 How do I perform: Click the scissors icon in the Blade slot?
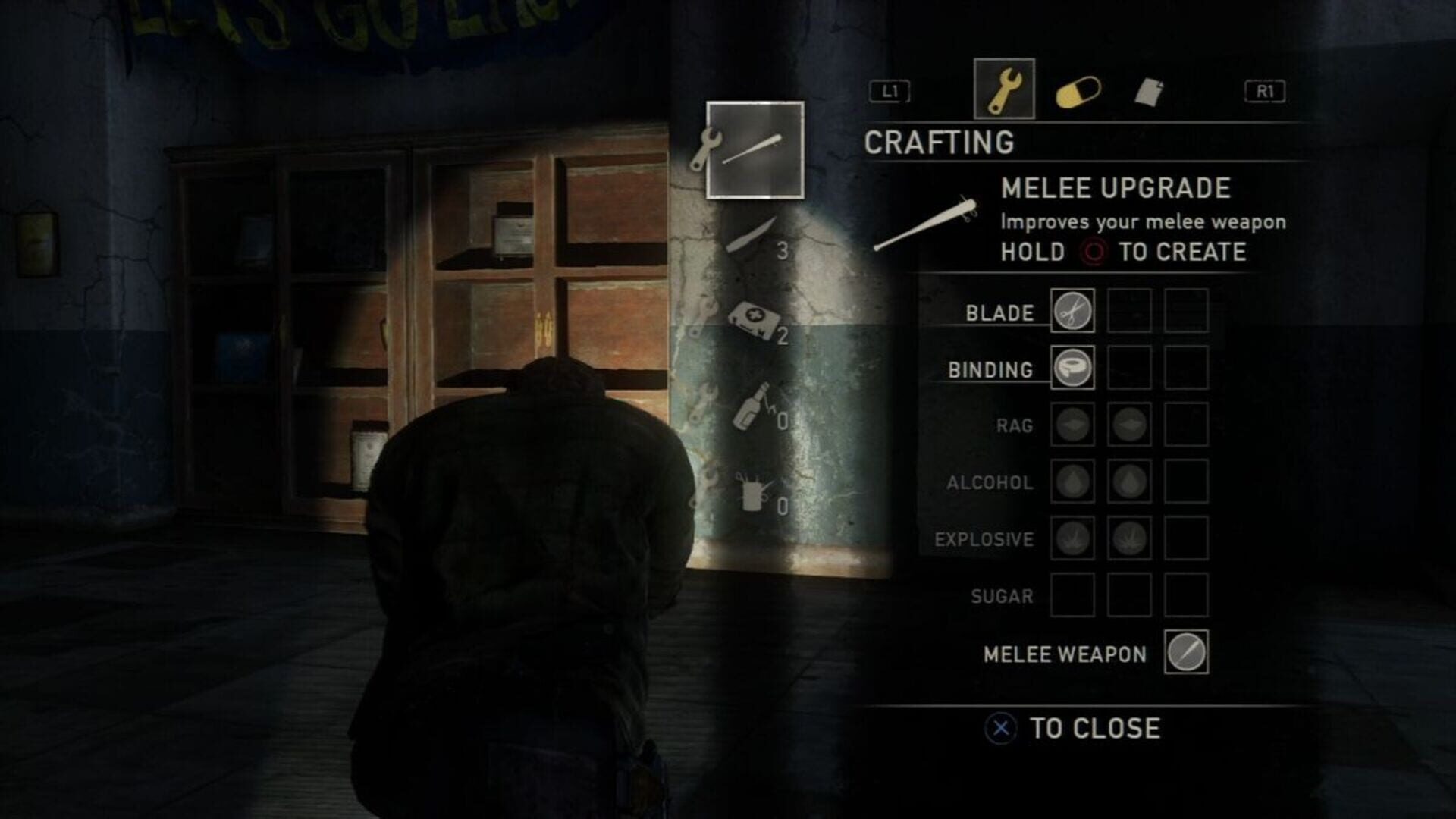tap(1073, 311)
